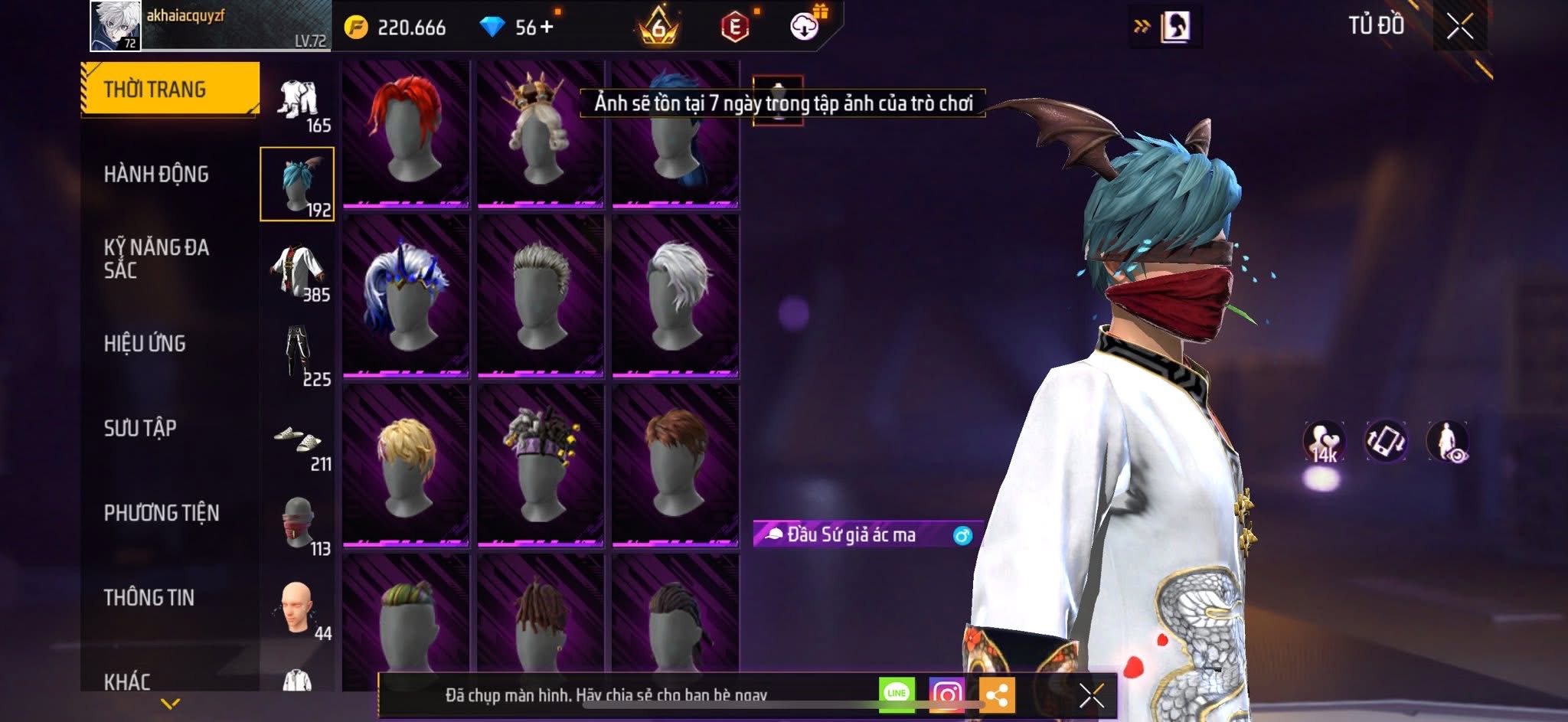Open the Phương Tiện category
This screenshot has height=722, width=1568.
click(x=162, y=513)
